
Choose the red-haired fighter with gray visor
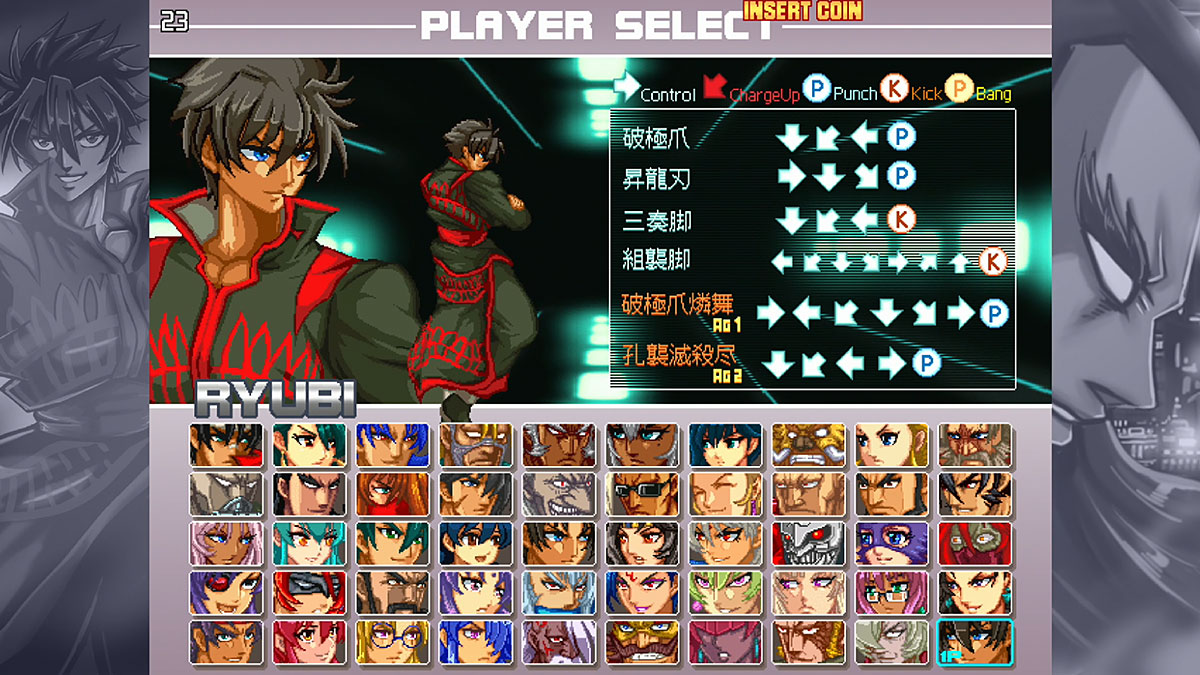[x=309, y=592]
